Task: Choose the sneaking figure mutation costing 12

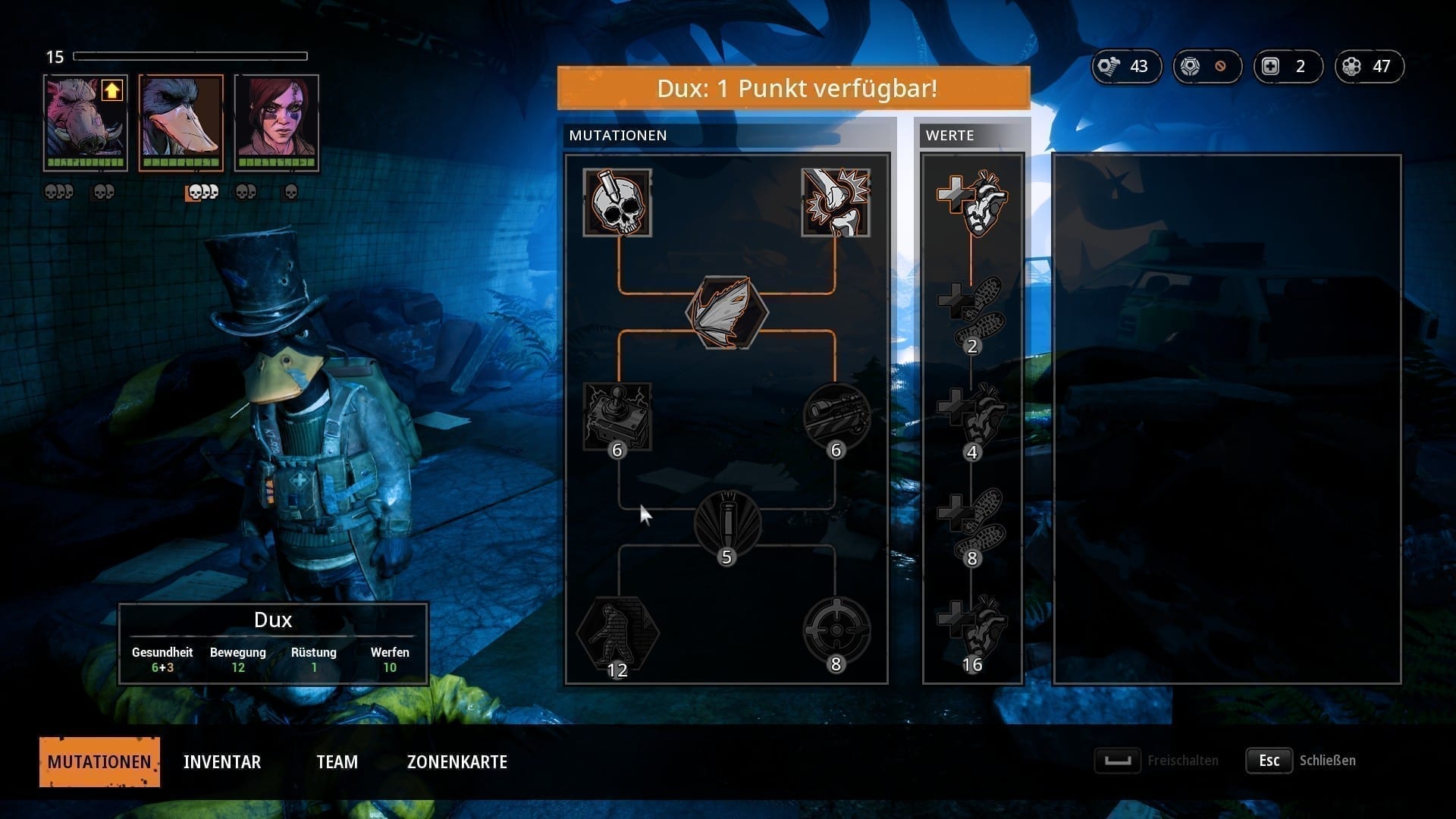Action: pos(617,632)
